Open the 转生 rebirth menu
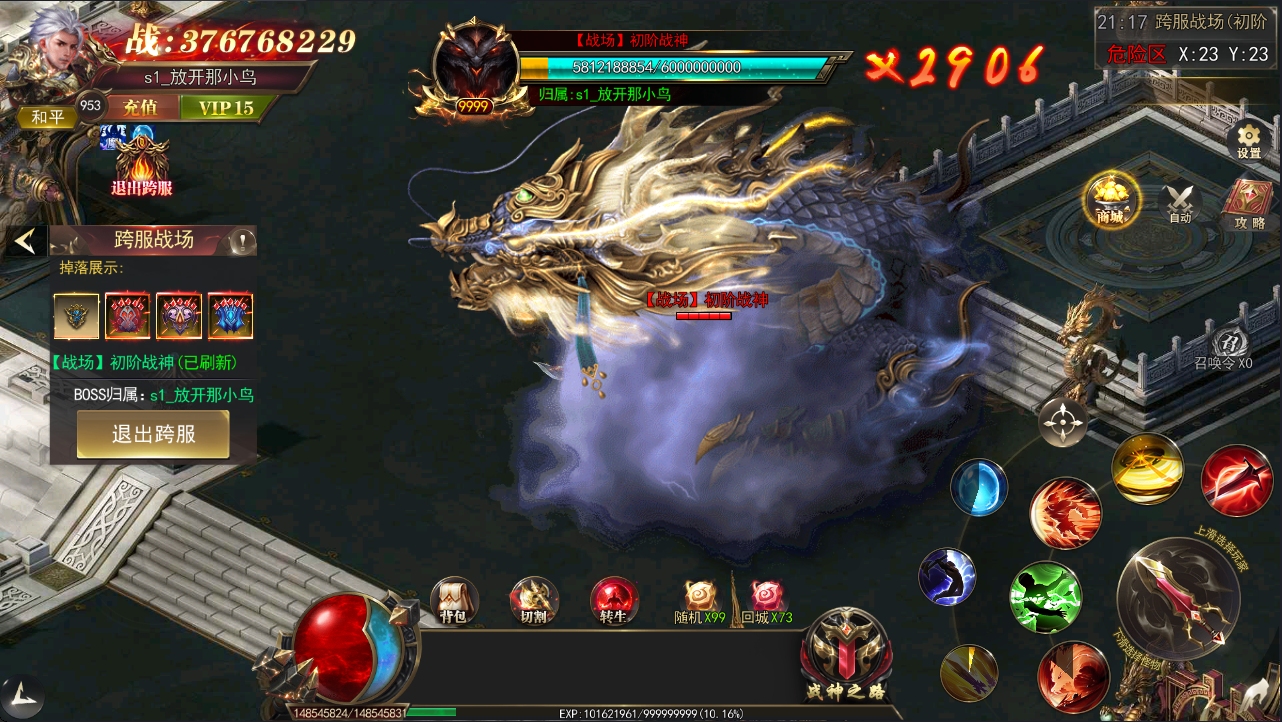This screenshot has height=722, width=1282. [614, 600]
